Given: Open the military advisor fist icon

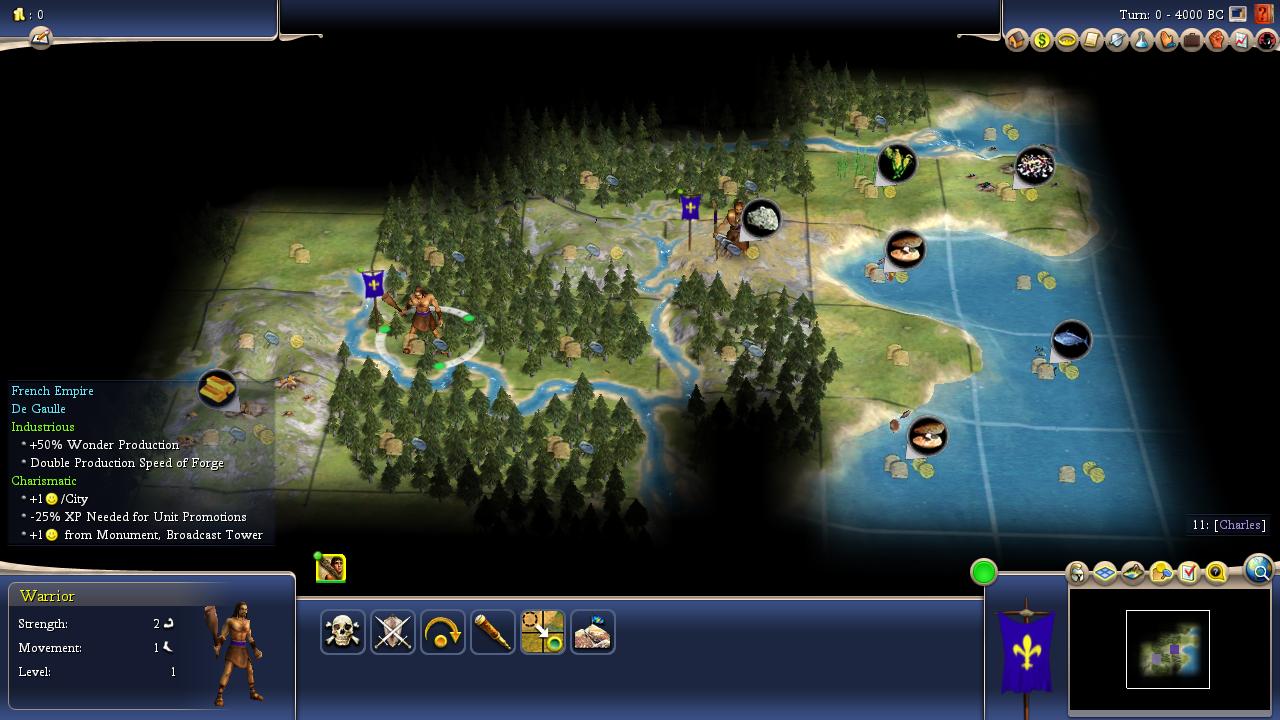Looking at the screenshot, I should pyautogui.click(x=1217, y=41).
